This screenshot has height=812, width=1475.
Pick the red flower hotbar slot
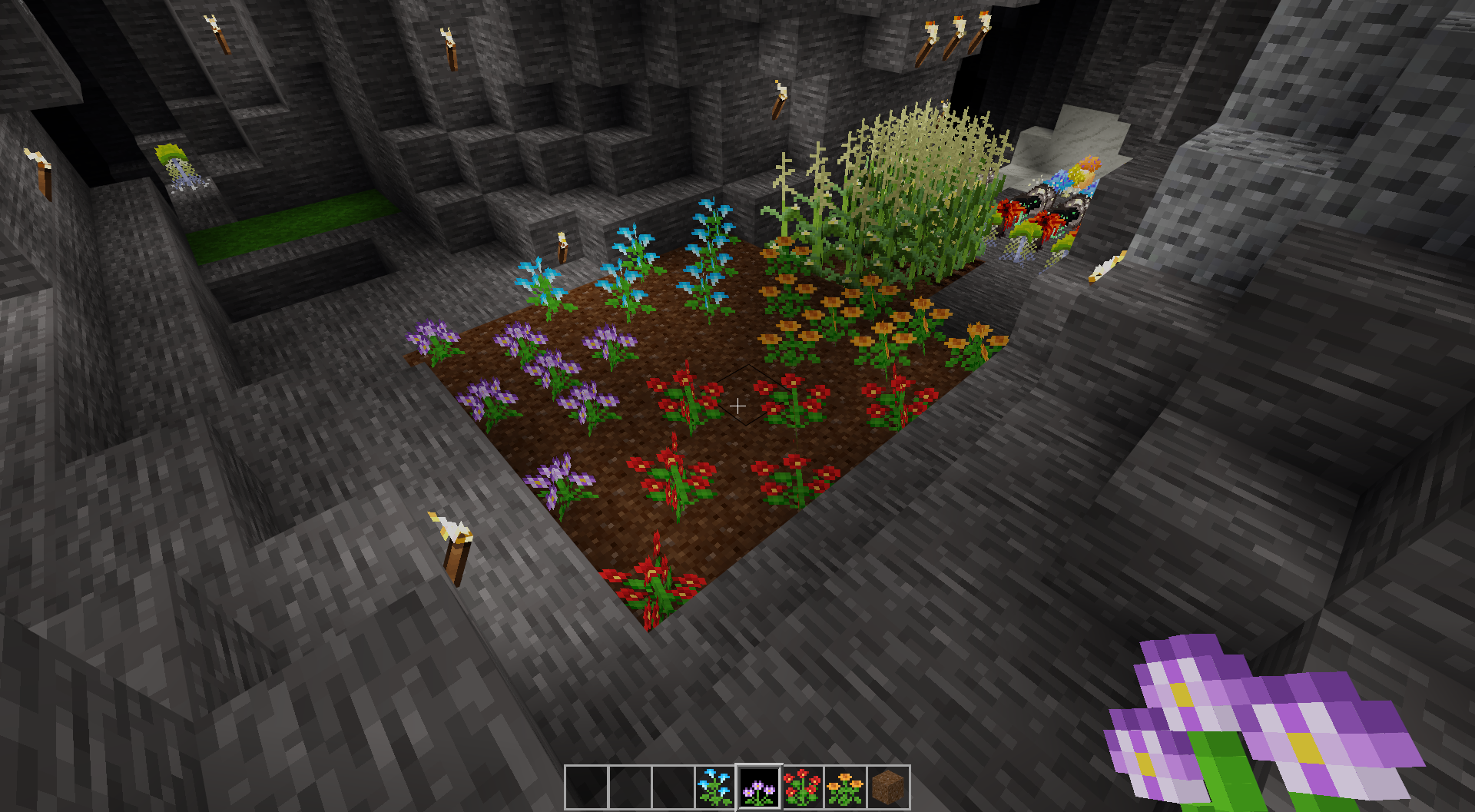coord(802,787)
